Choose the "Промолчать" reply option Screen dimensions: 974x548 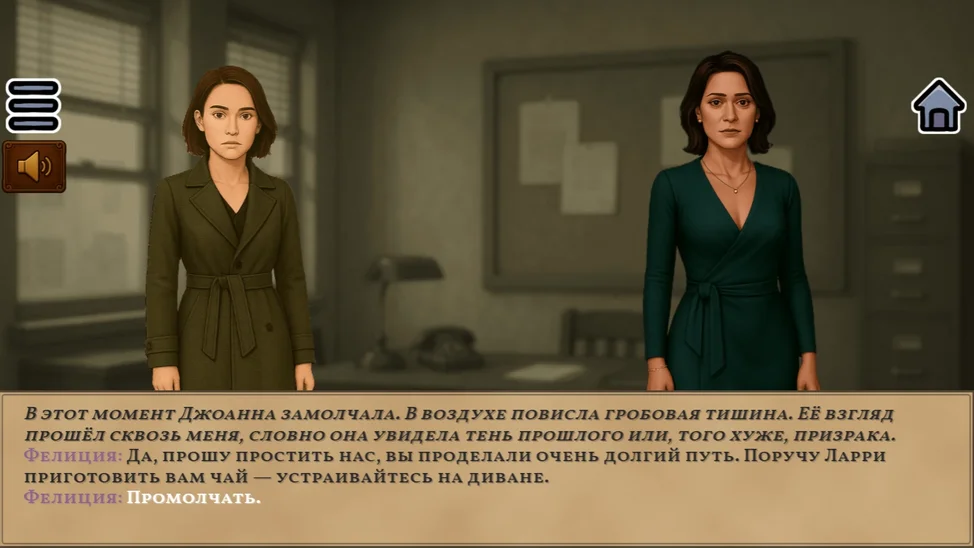(x=193, y=497)
